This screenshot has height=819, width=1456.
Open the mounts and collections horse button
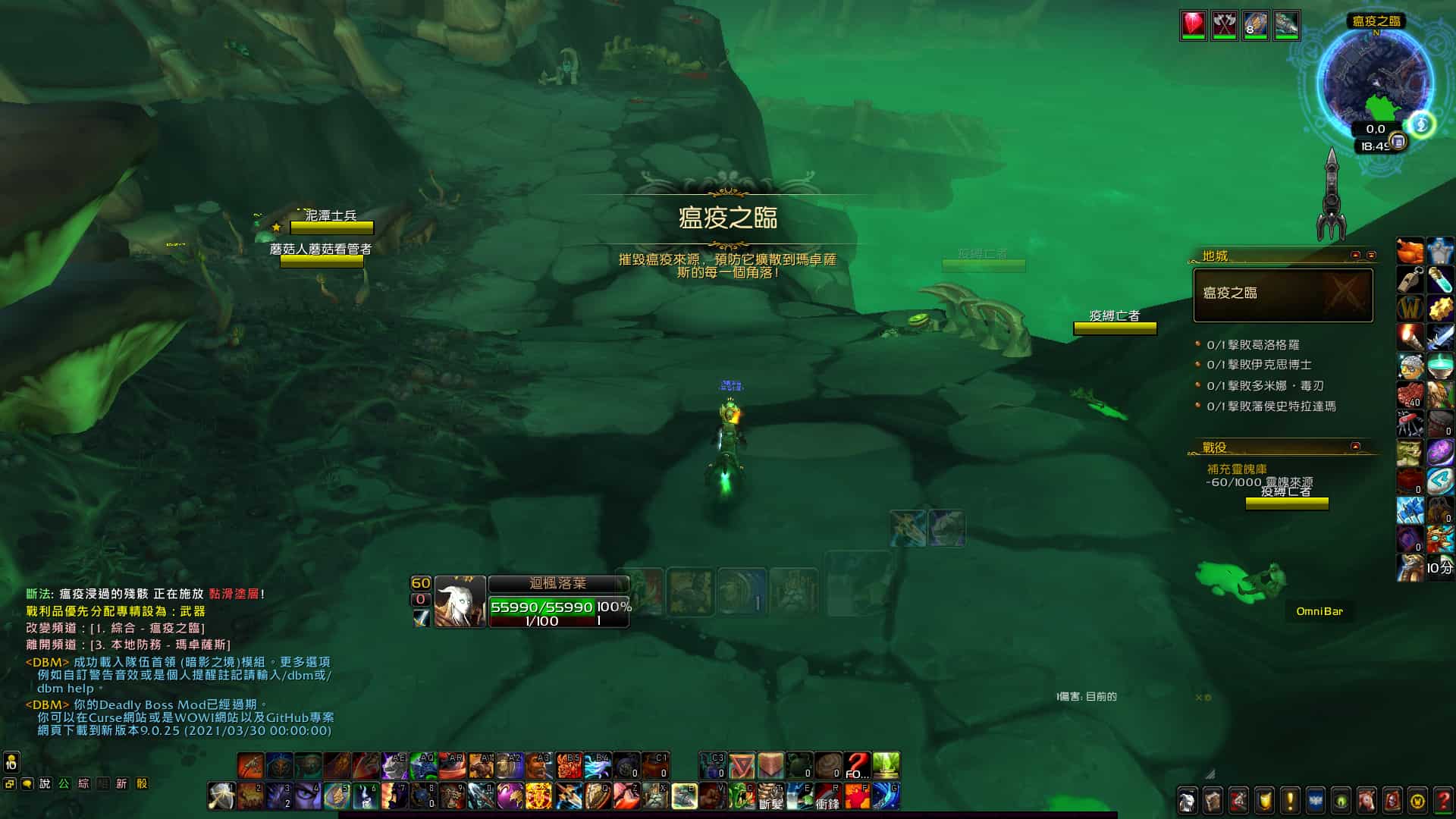coord(1367,800)
